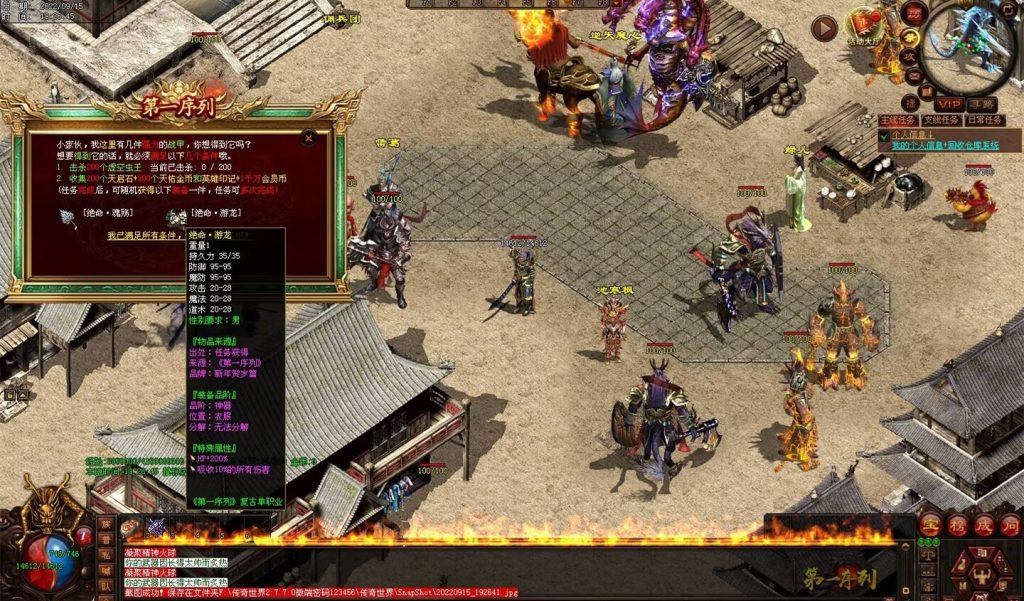Switch to the 日常任务 tab
The height and width of the screenshot is (601, 1024).
984,120
